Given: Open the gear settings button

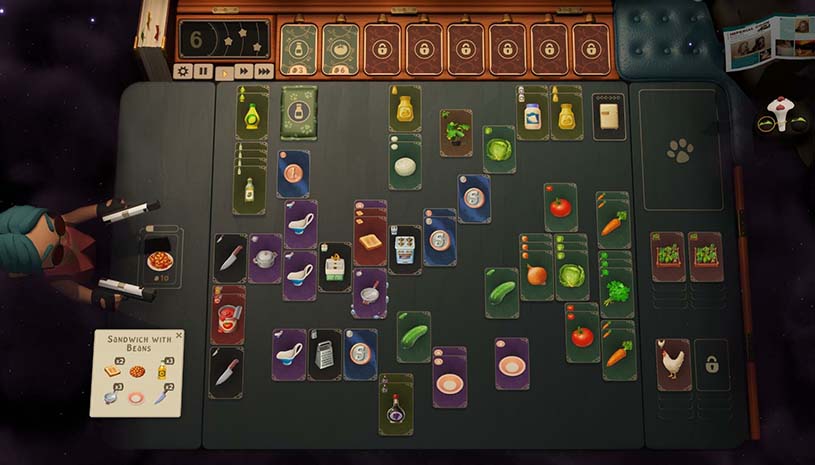Looking at the screenshot, I should (183, 71).
